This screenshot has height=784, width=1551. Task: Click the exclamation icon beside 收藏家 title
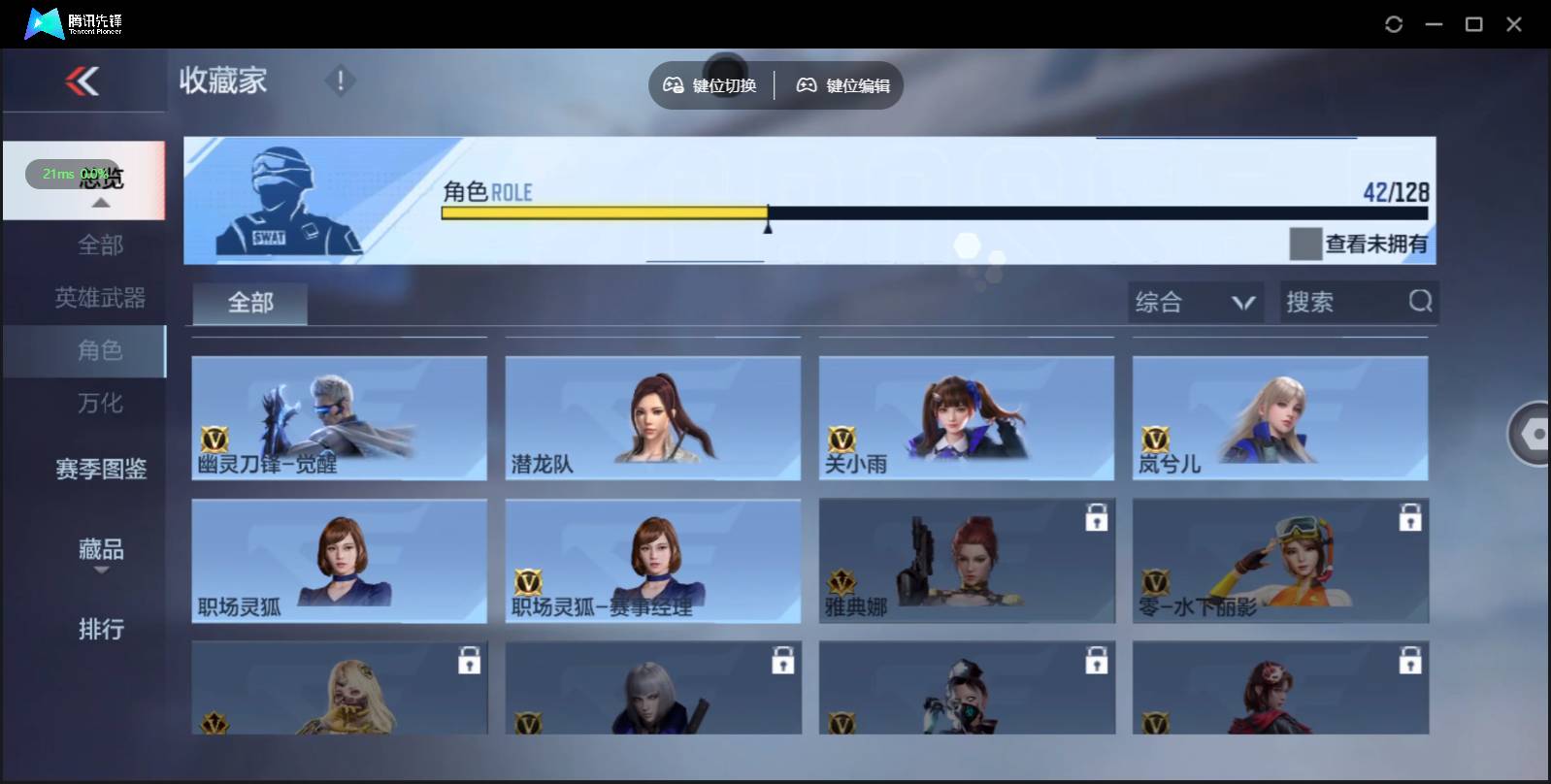coord(340,82)
